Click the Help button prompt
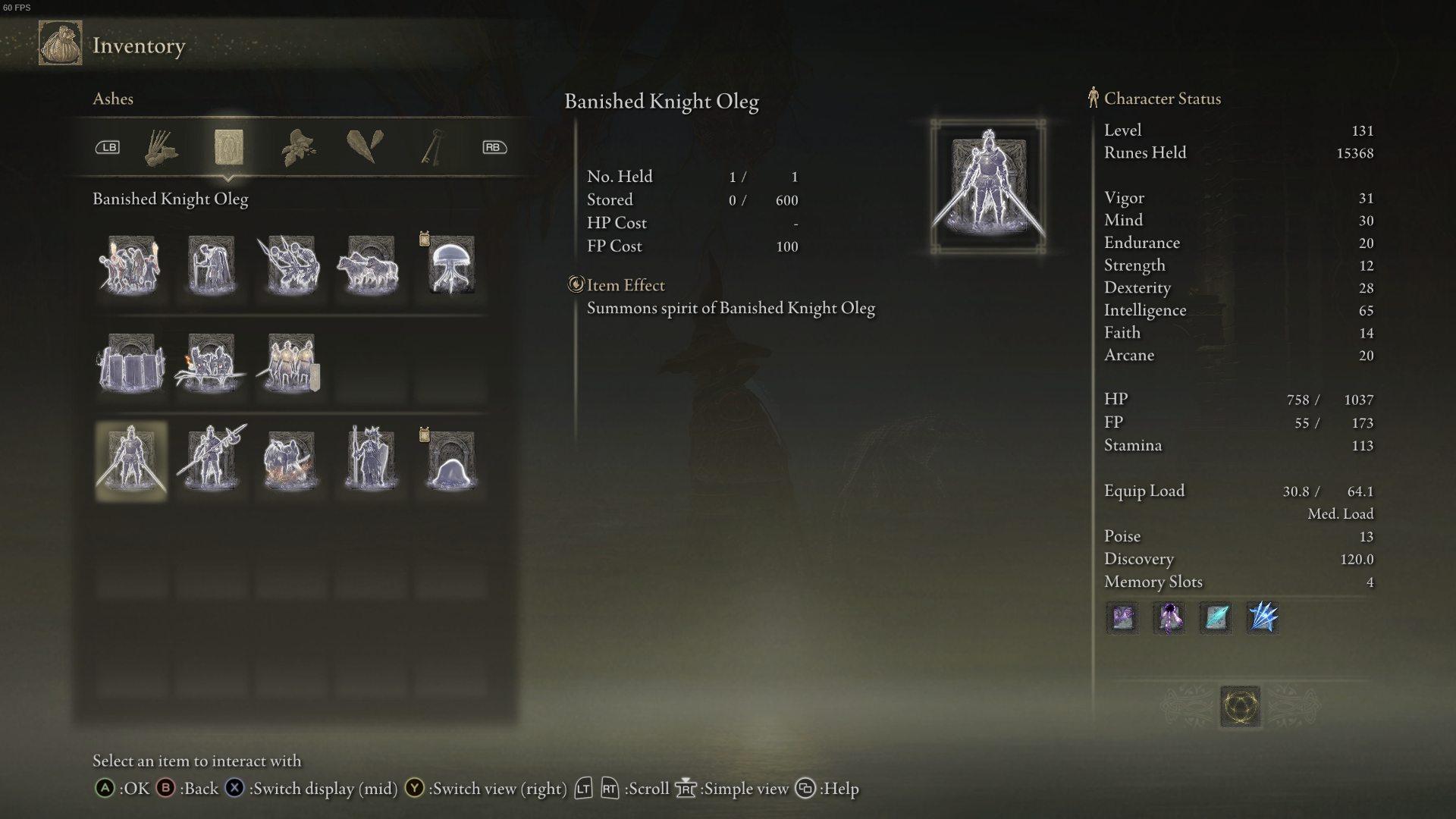Viewport: 1456px width, 819px height. pyautogui.click(x=805, y=789)
